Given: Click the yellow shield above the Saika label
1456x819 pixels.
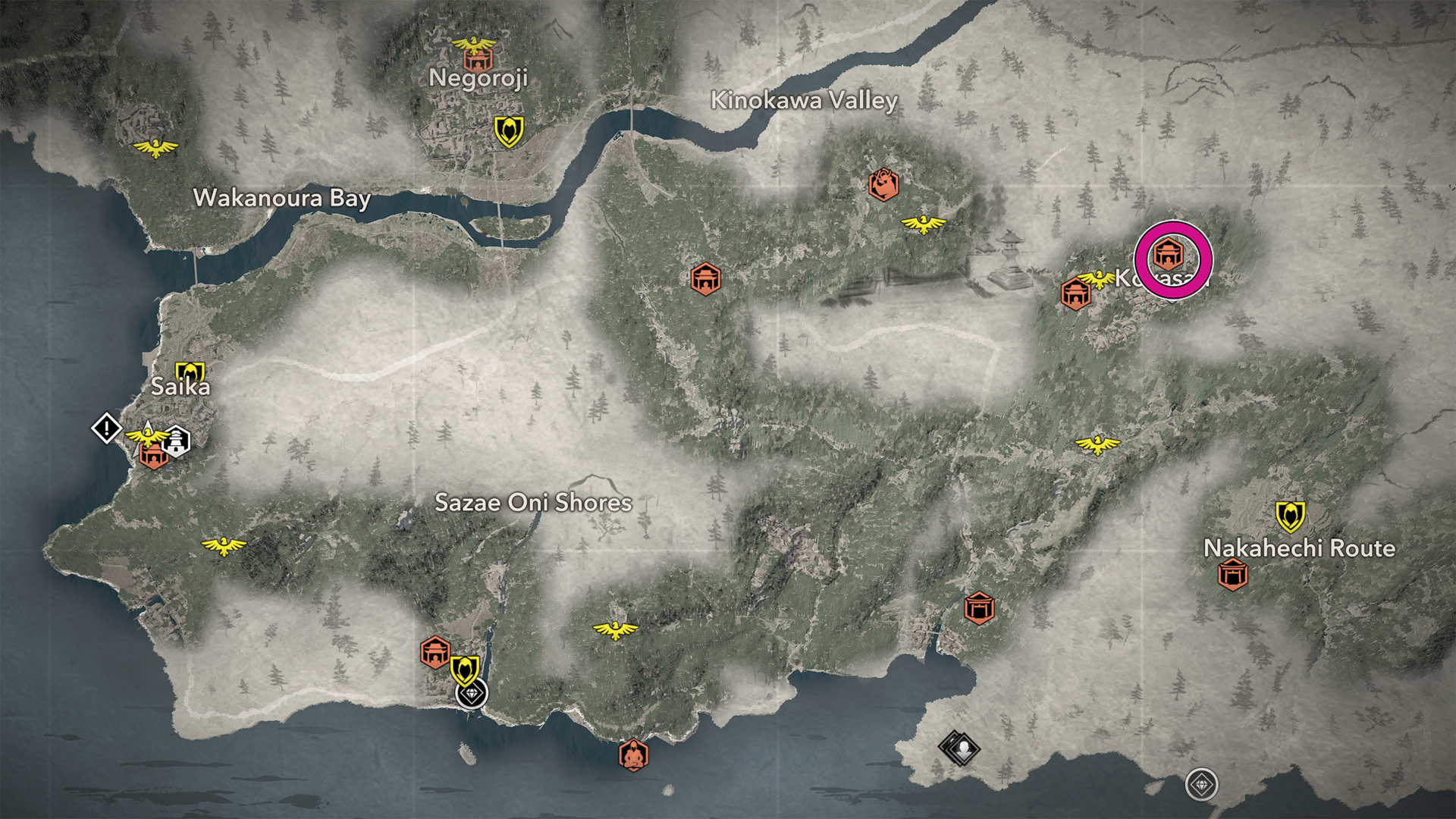Looking at the screenshot, I should (190, 372).
